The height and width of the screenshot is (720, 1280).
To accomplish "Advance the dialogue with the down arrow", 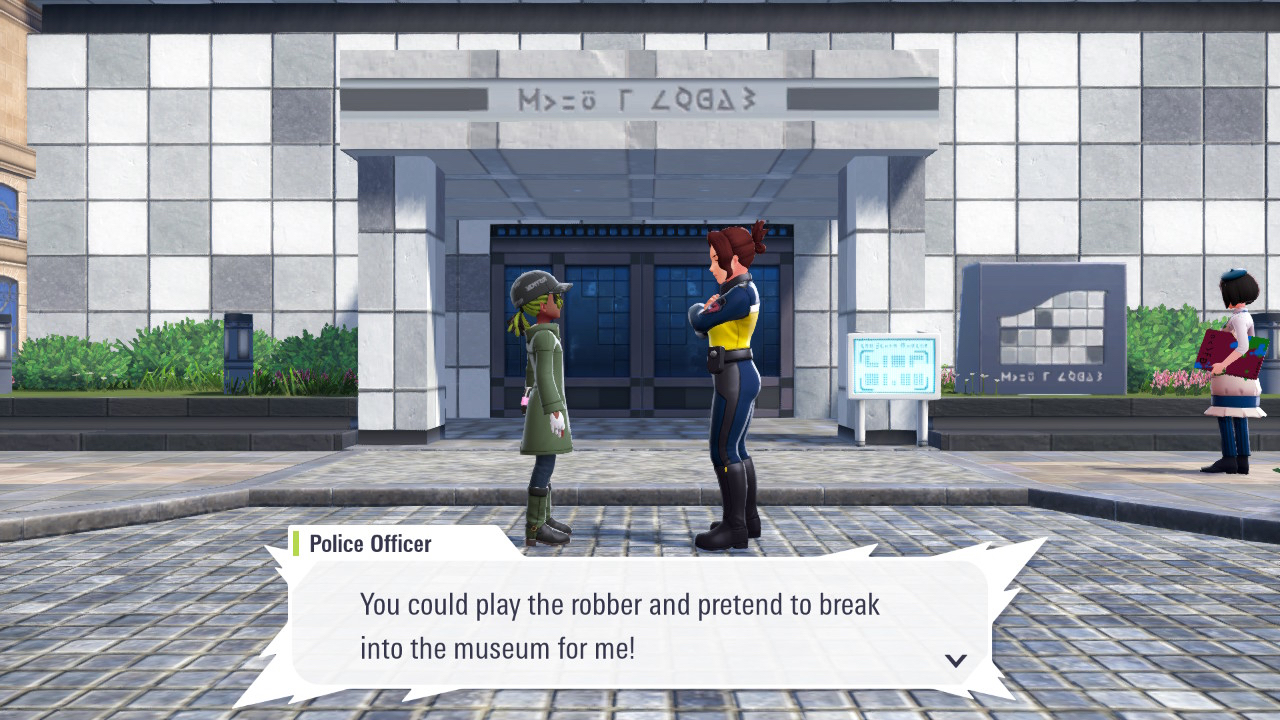I will coord(956,660).
